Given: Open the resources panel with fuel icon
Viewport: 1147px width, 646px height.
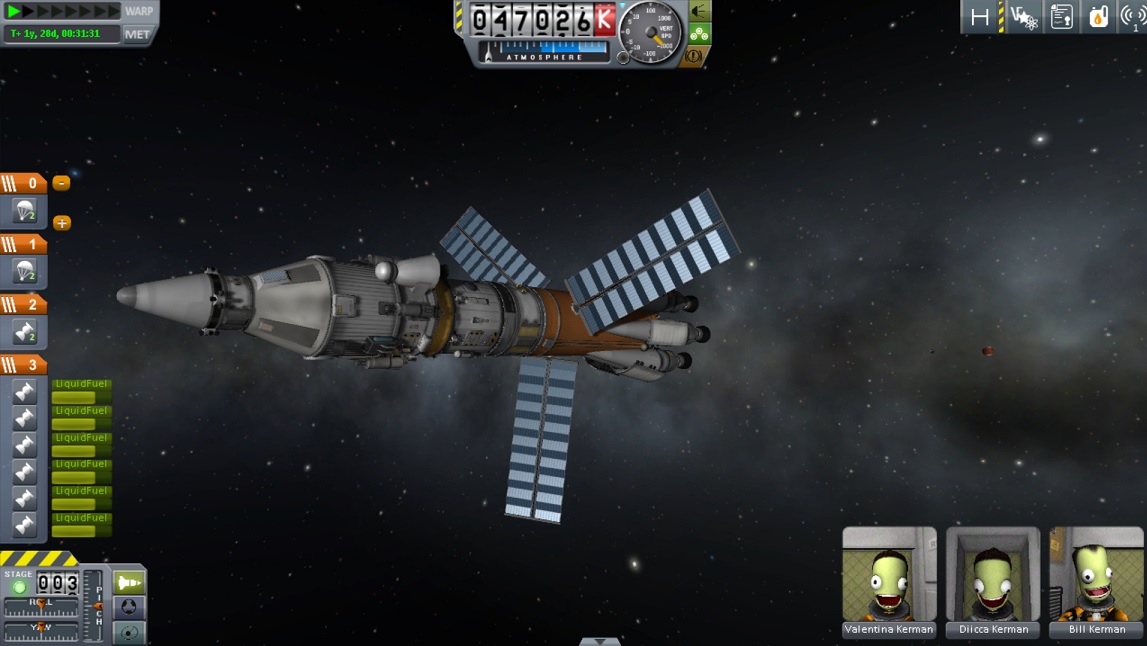Looking at the screenshot, I should point(1098,17).
